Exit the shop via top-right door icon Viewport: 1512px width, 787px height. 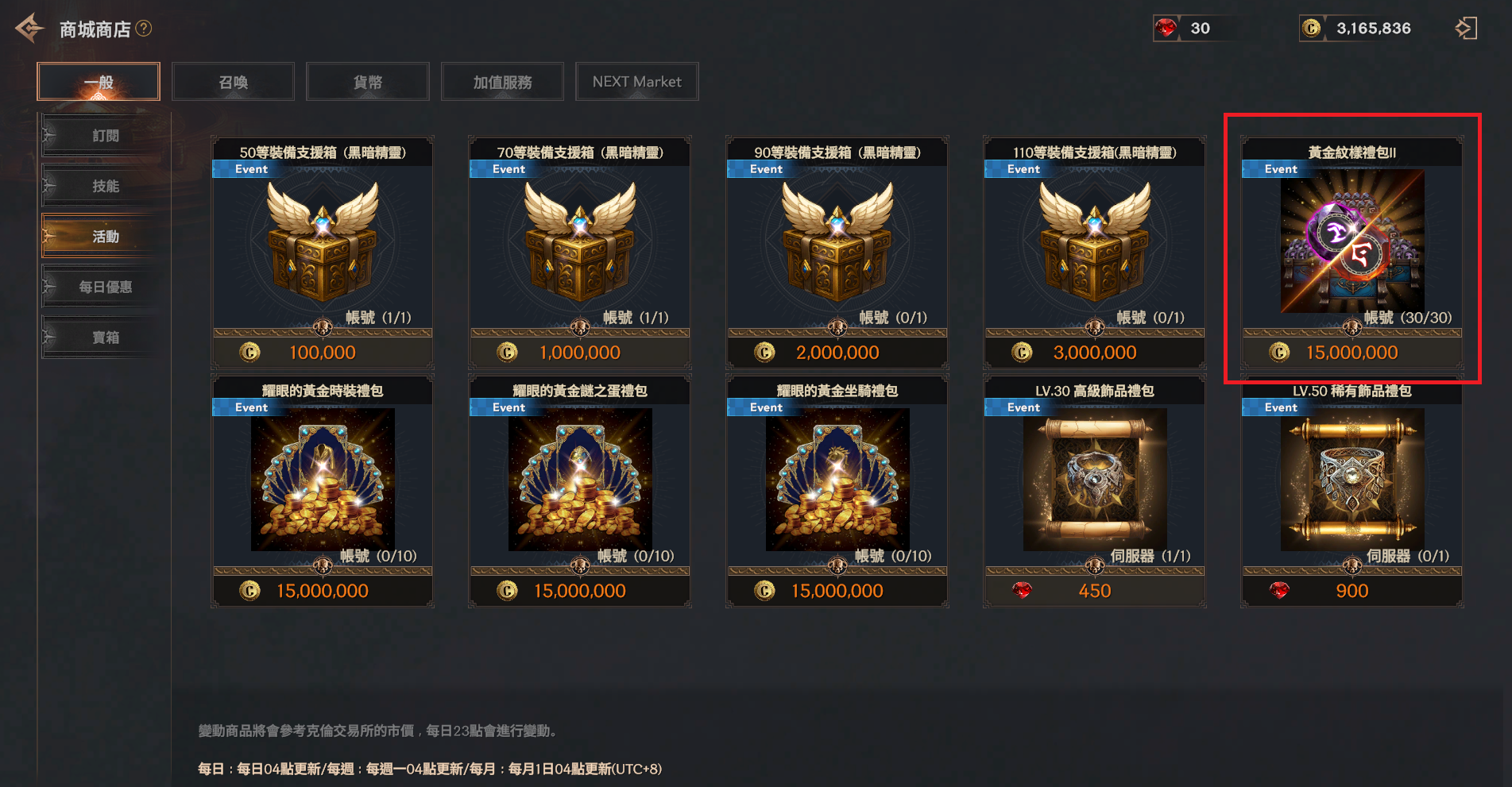click(x=1466, y=29)
